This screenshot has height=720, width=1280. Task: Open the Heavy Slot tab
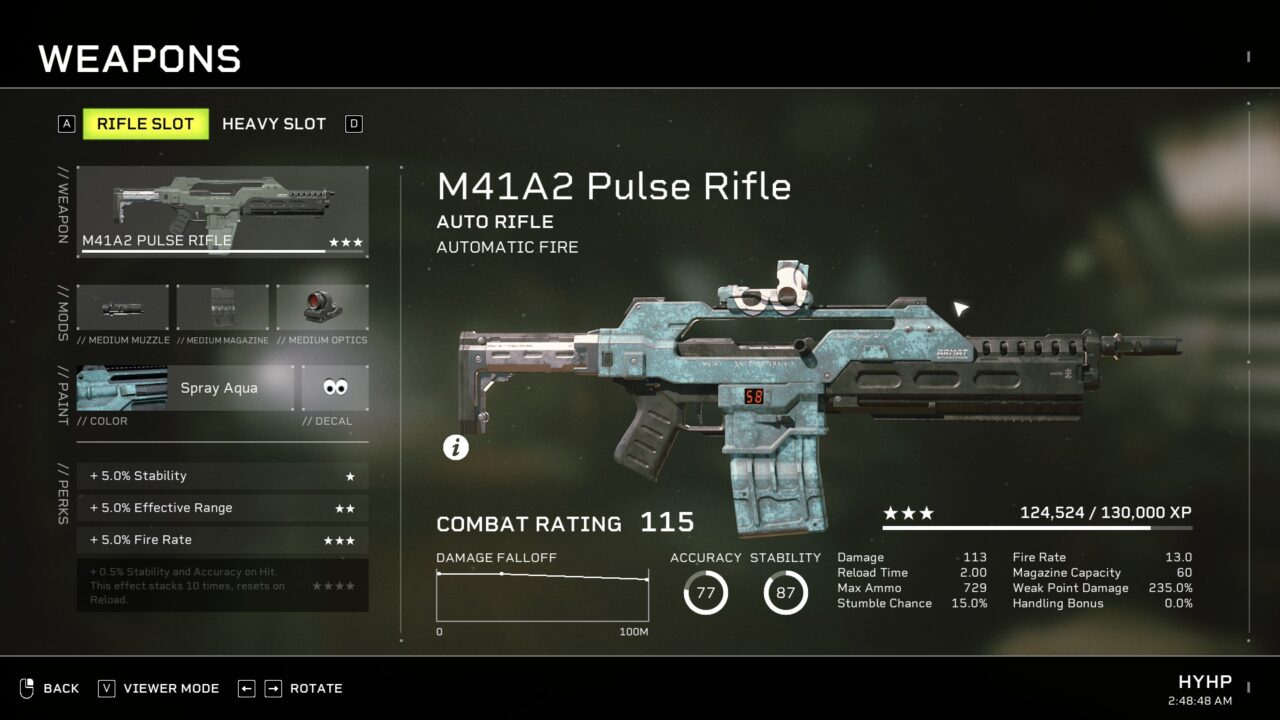[x=273, y=124]
